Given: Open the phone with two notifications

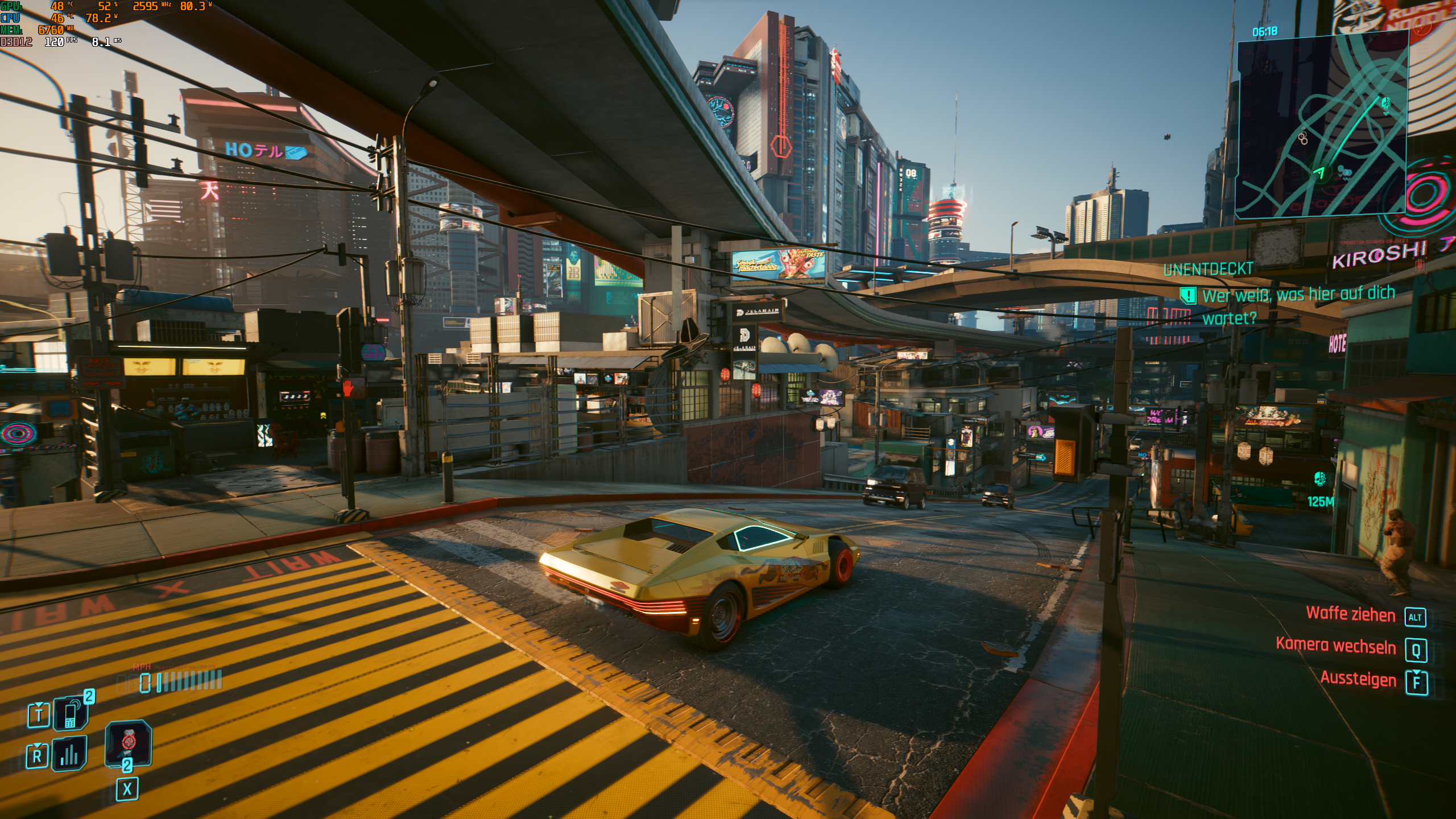Looking at the screenshot, I should (x=71, y=713).
